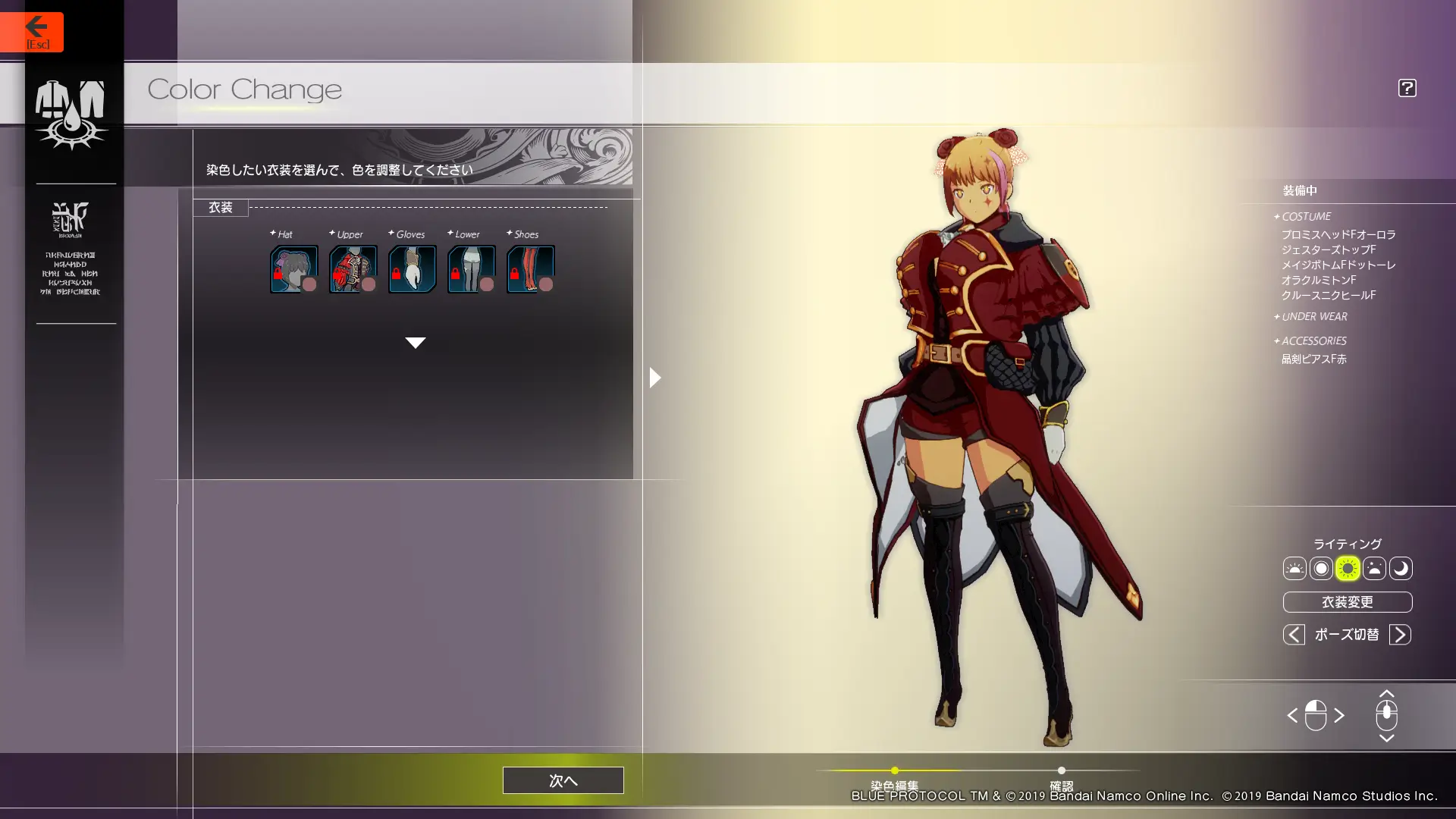Viewport: 1456px width, 819px height.
Task: Set lighting to night moon preset
Action: 1401,569
